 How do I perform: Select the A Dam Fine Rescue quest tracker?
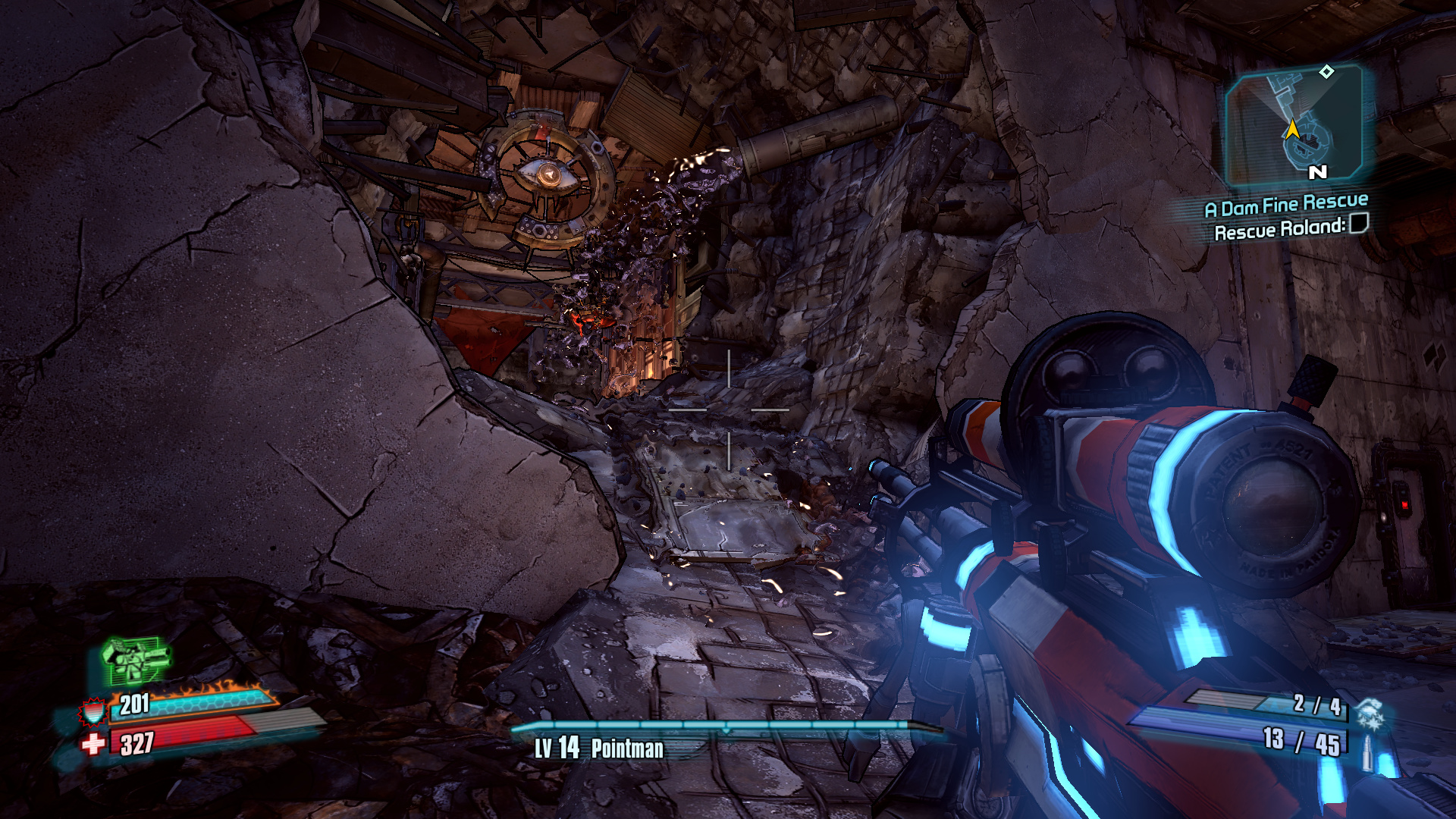(x=1286, y=205)
